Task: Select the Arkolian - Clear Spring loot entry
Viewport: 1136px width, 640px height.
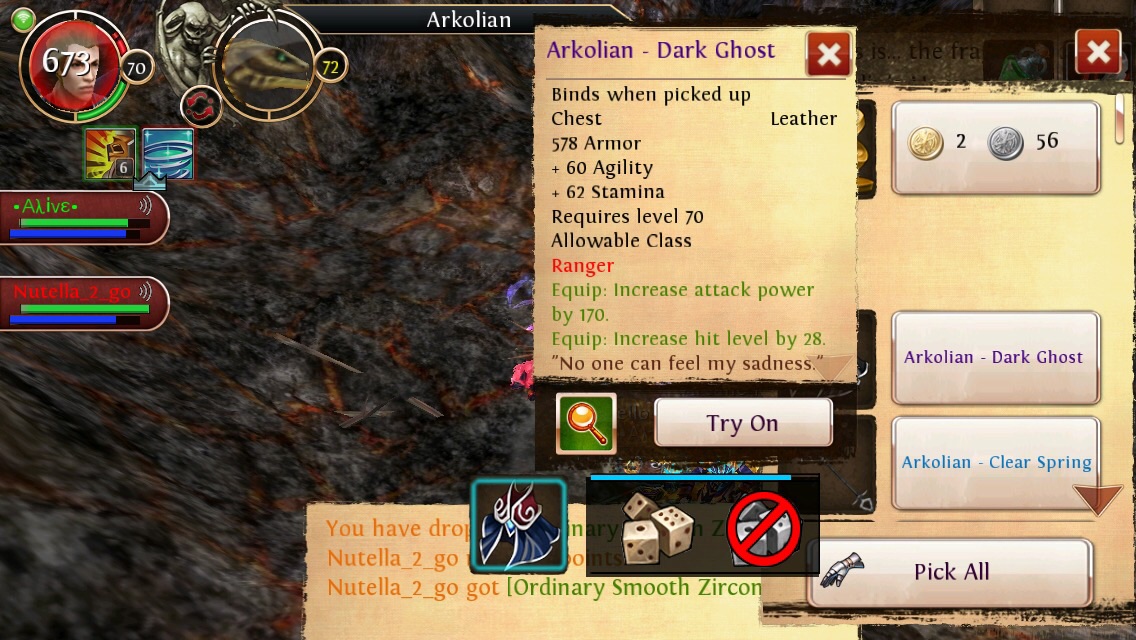Action: point(995,462)
